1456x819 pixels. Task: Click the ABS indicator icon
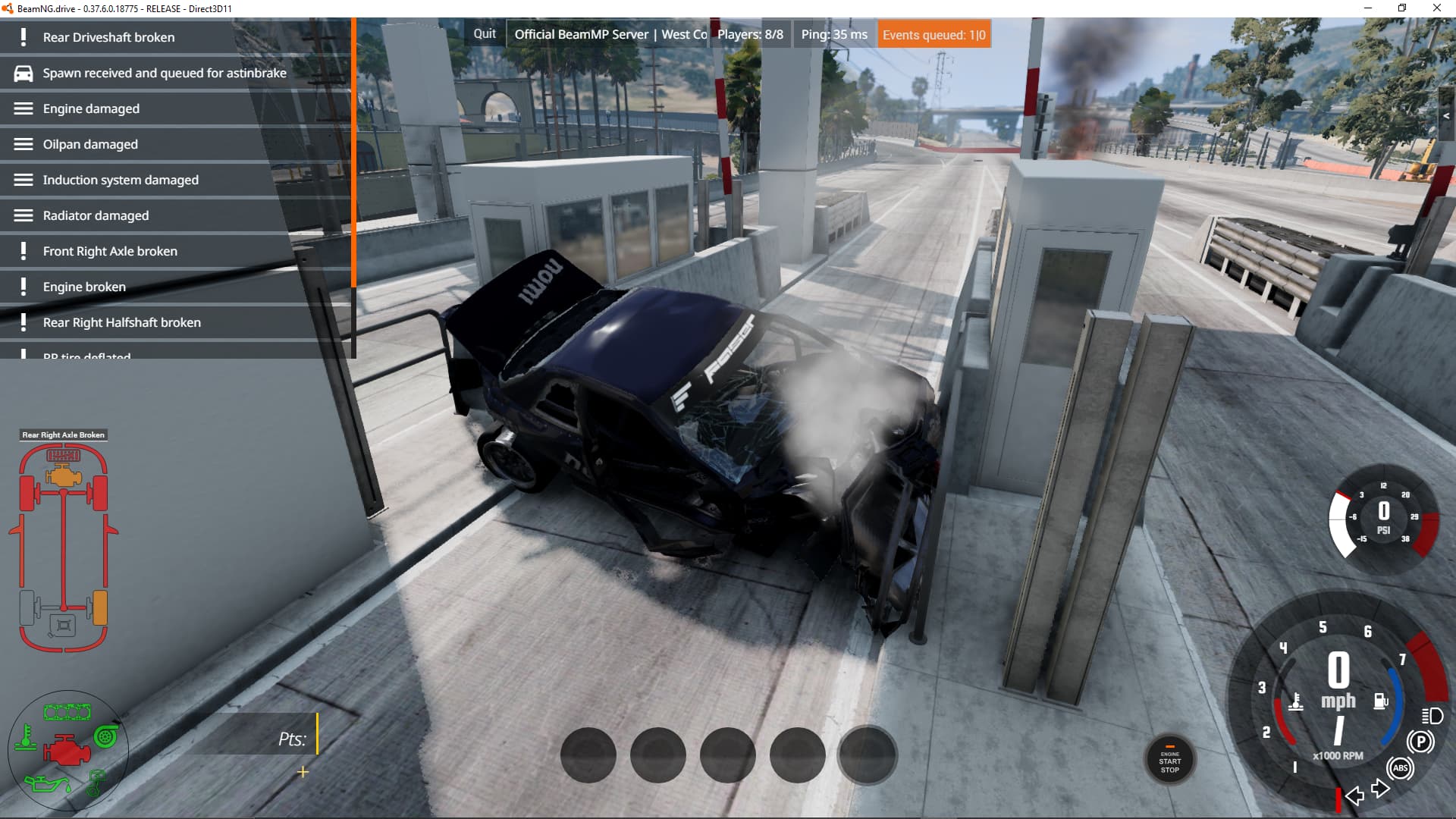[1400, 768]
